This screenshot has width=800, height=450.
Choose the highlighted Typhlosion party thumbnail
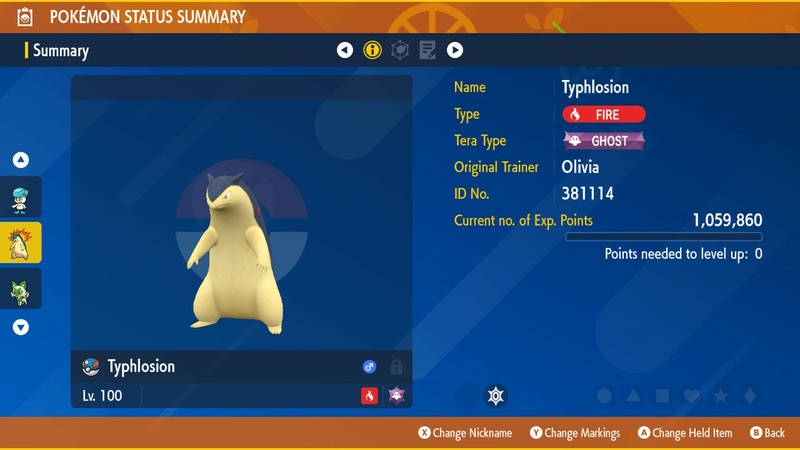pos(21,243)
